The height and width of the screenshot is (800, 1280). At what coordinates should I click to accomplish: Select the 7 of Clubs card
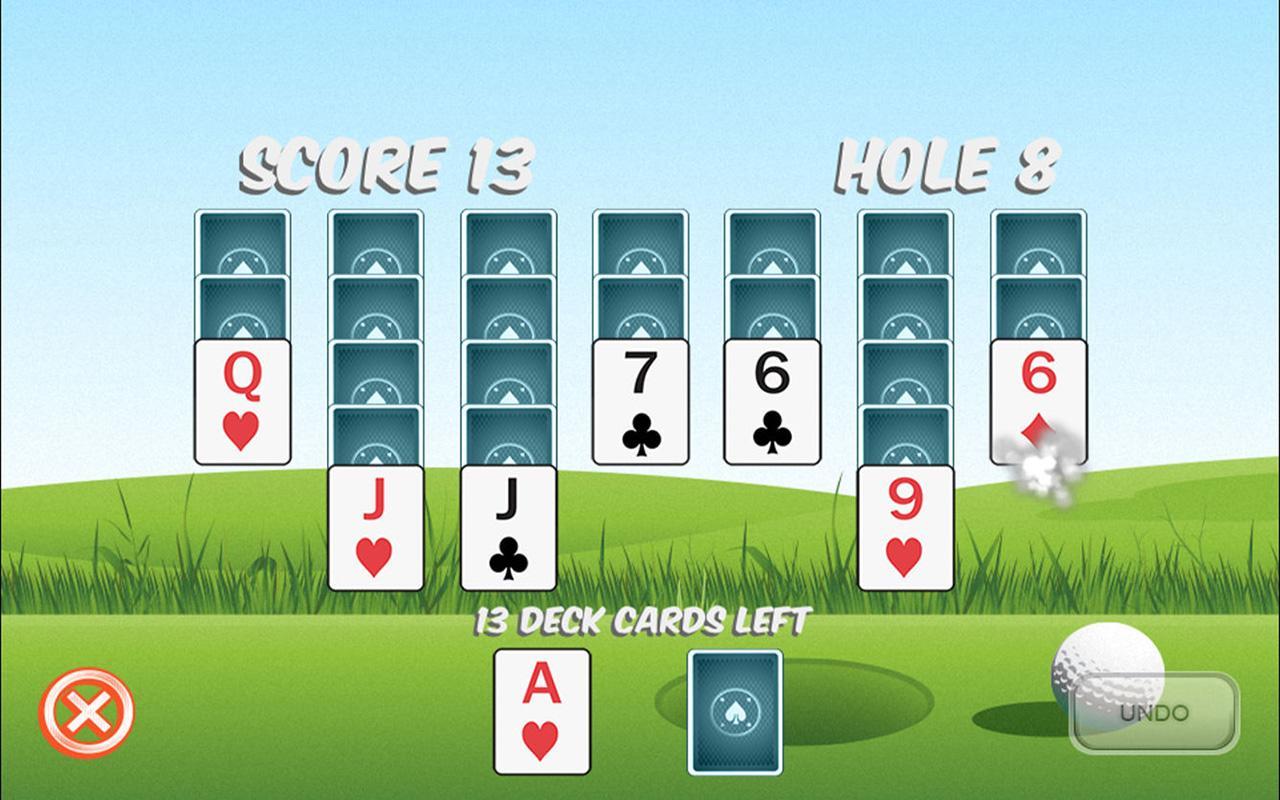click(640, 400)
